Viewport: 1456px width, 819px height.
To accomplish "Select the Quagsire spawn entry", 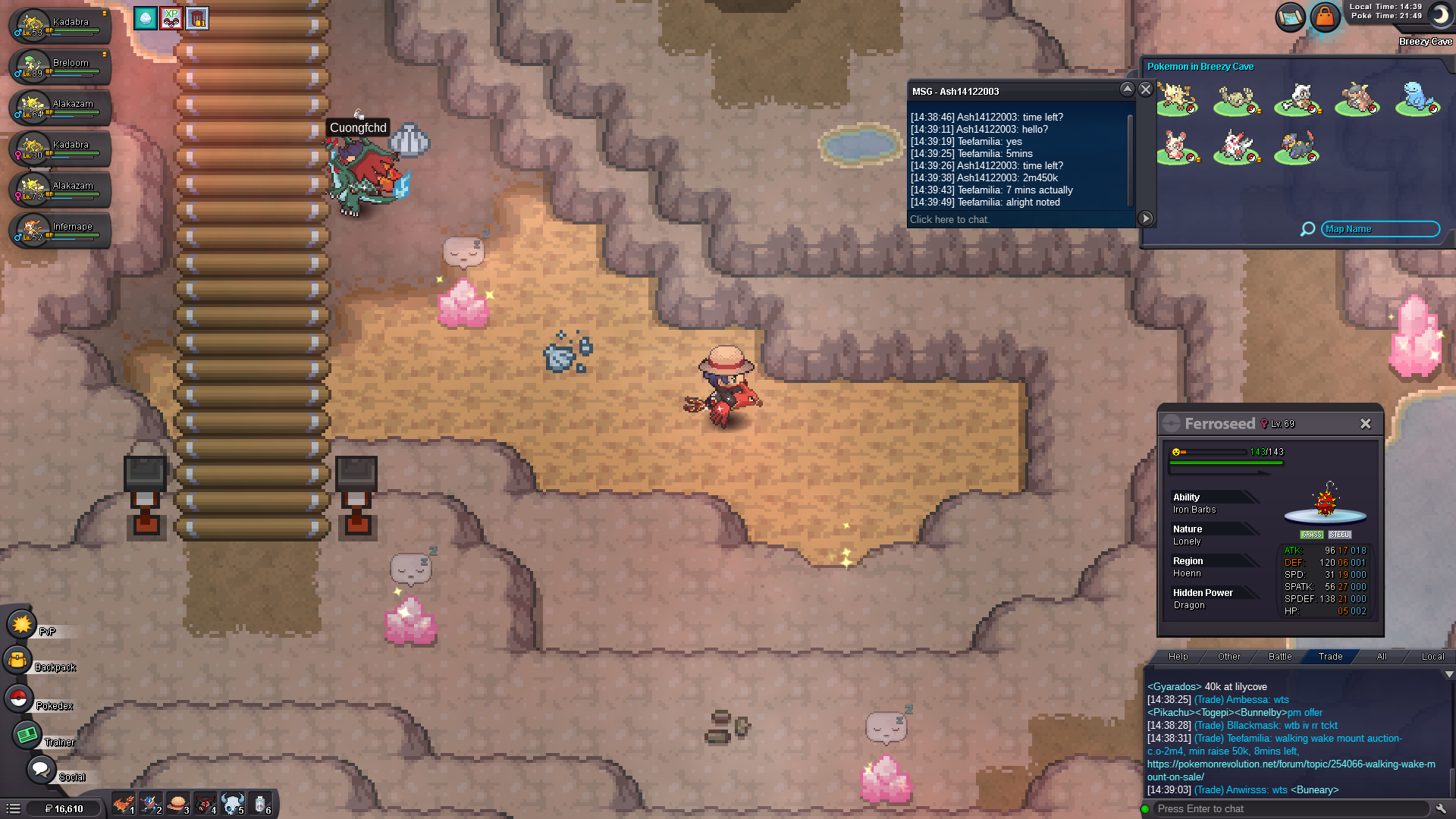I will point(1417,99).
